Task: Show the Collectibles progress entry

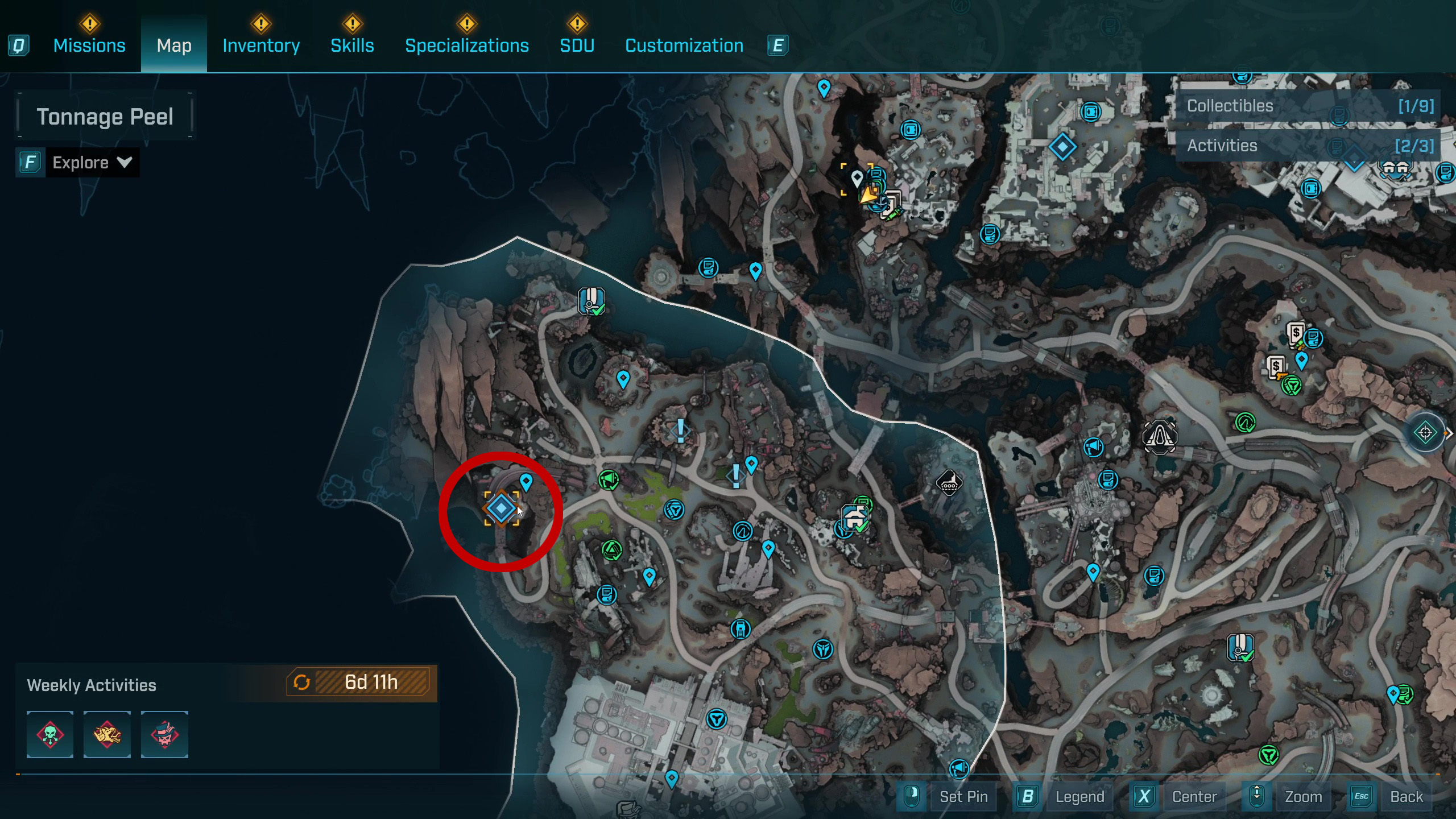Action: [x=1308, y=106]
